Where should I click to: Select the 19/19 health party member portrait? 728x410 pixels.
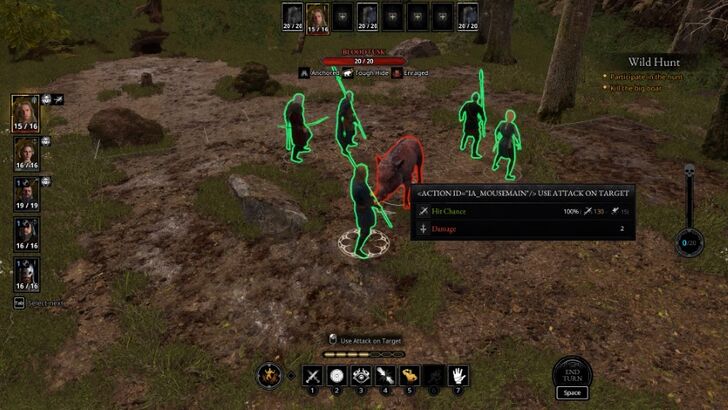point(25,191)
